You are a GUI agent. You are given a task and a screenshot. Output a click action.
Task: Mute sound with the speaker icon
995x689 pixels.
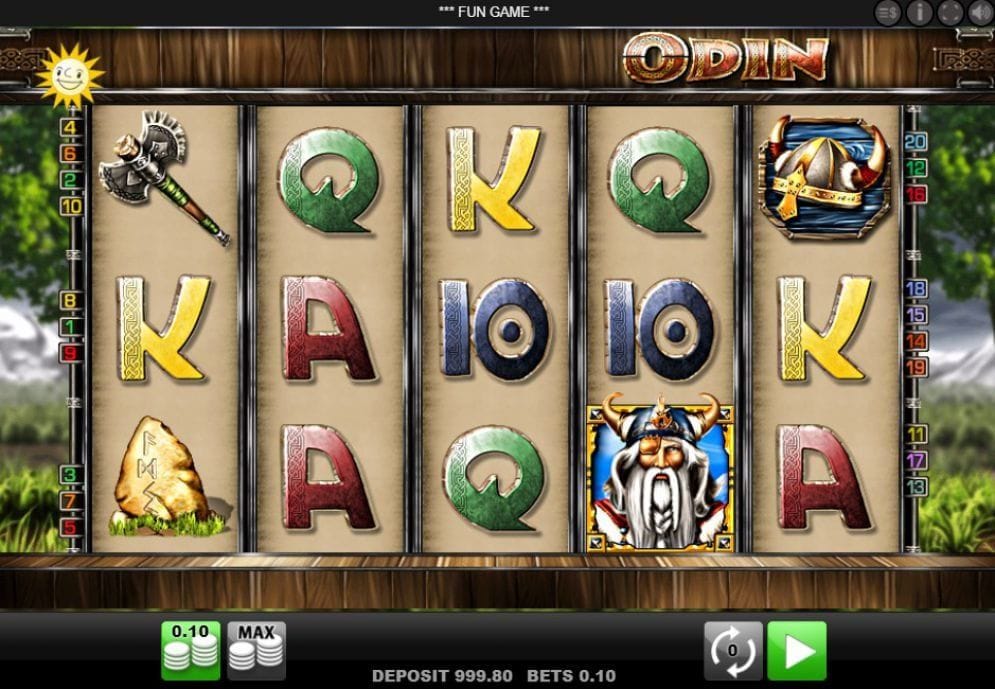[981, 12]
